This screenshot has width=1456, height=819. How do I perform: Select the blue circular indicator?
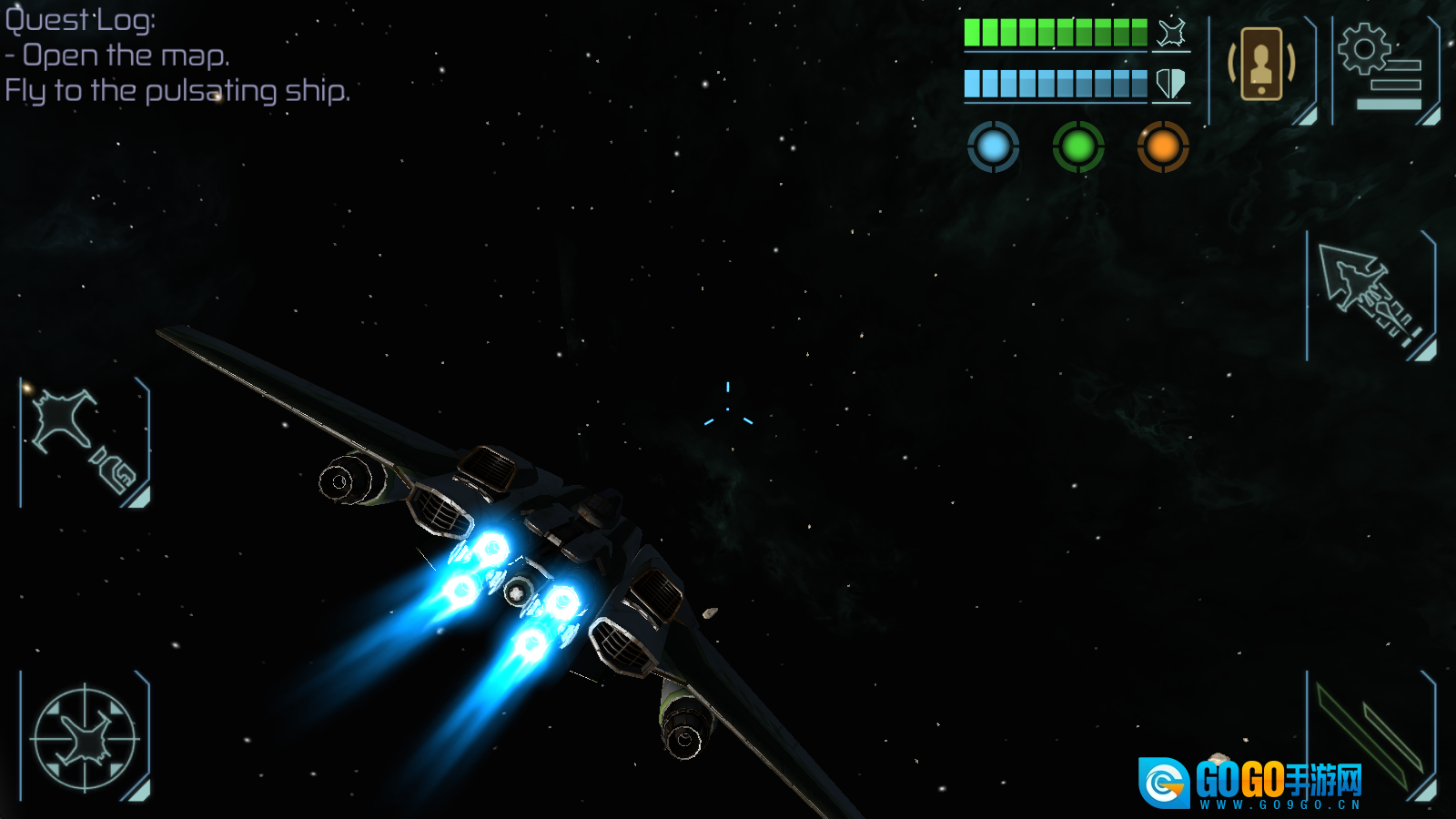[x=993, y=147]
